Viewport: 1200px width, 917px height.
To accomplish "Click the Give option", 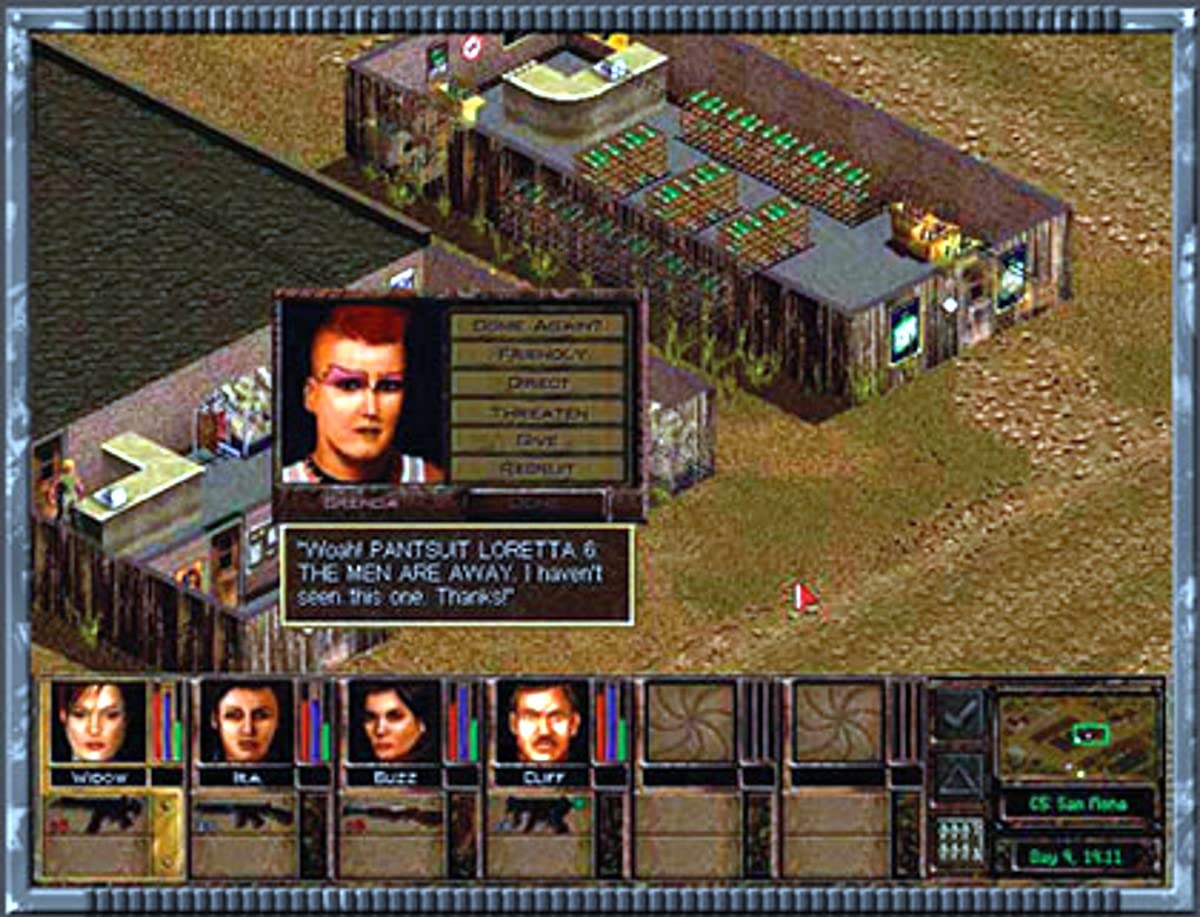I will pos(538,440).
